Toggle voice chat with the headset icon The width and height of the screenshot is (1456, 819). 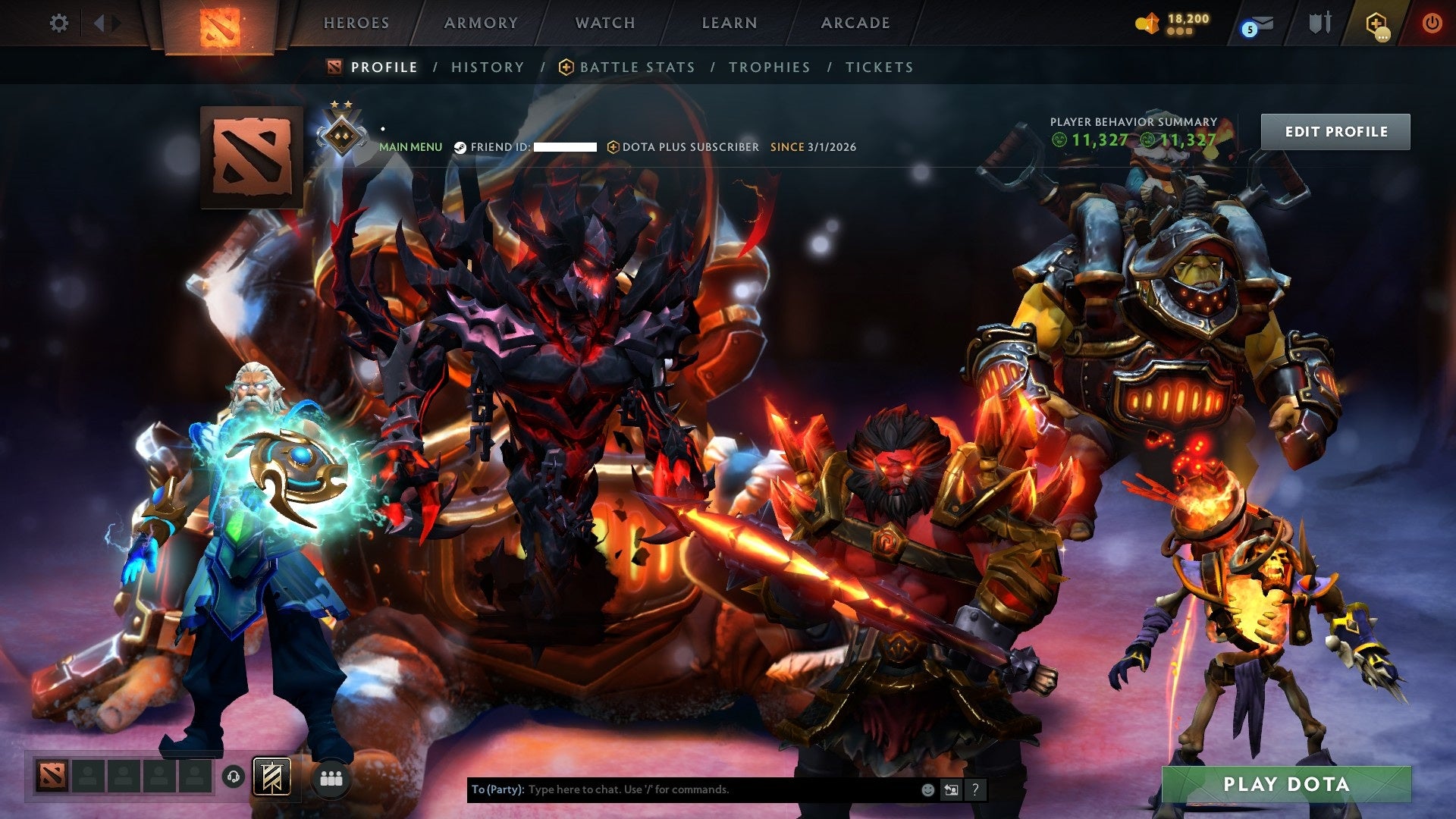pyautogui.click(x=234, y=777)
